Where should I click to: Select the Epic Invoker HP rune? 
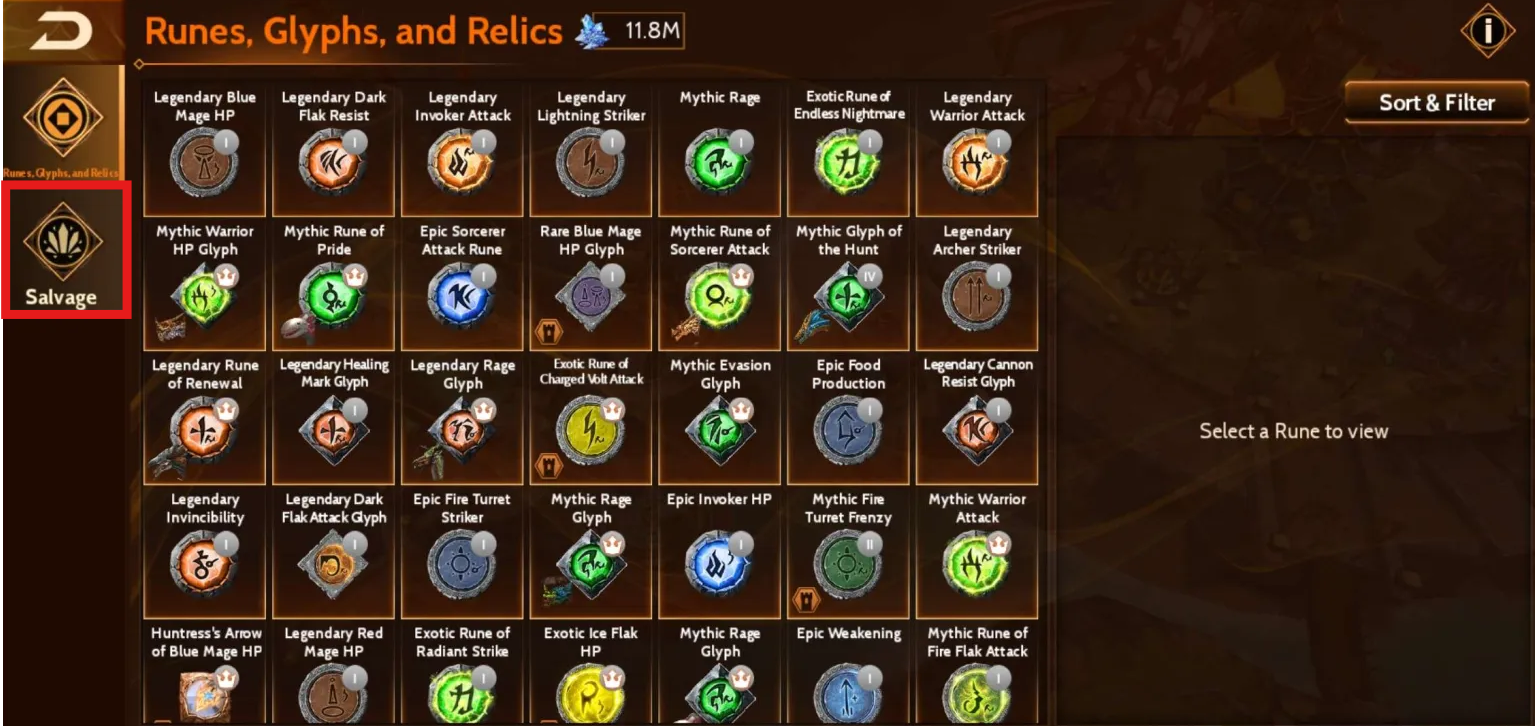[720, 563]
